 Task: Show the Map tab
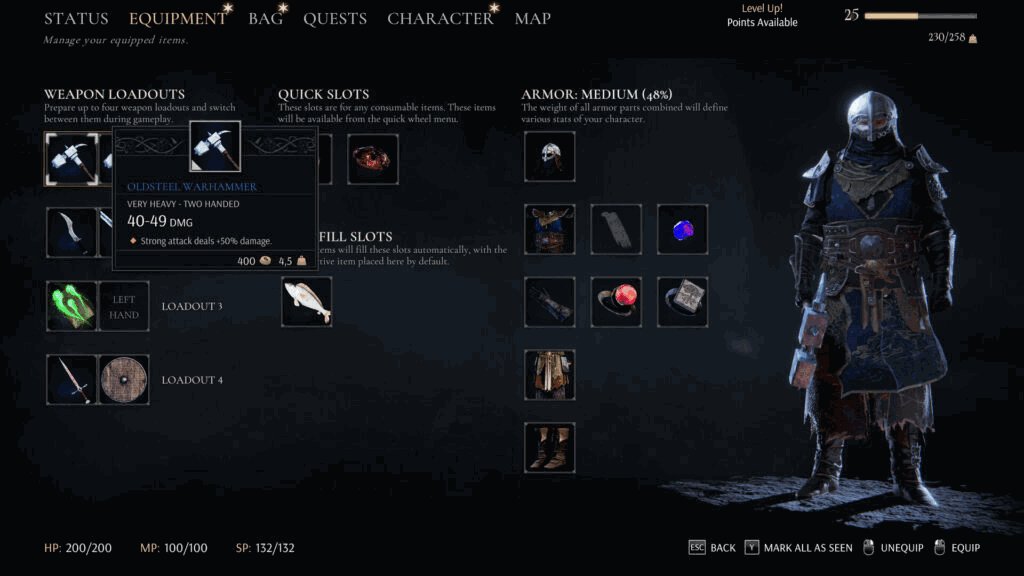pyautogui.click(x=532, y=19)
